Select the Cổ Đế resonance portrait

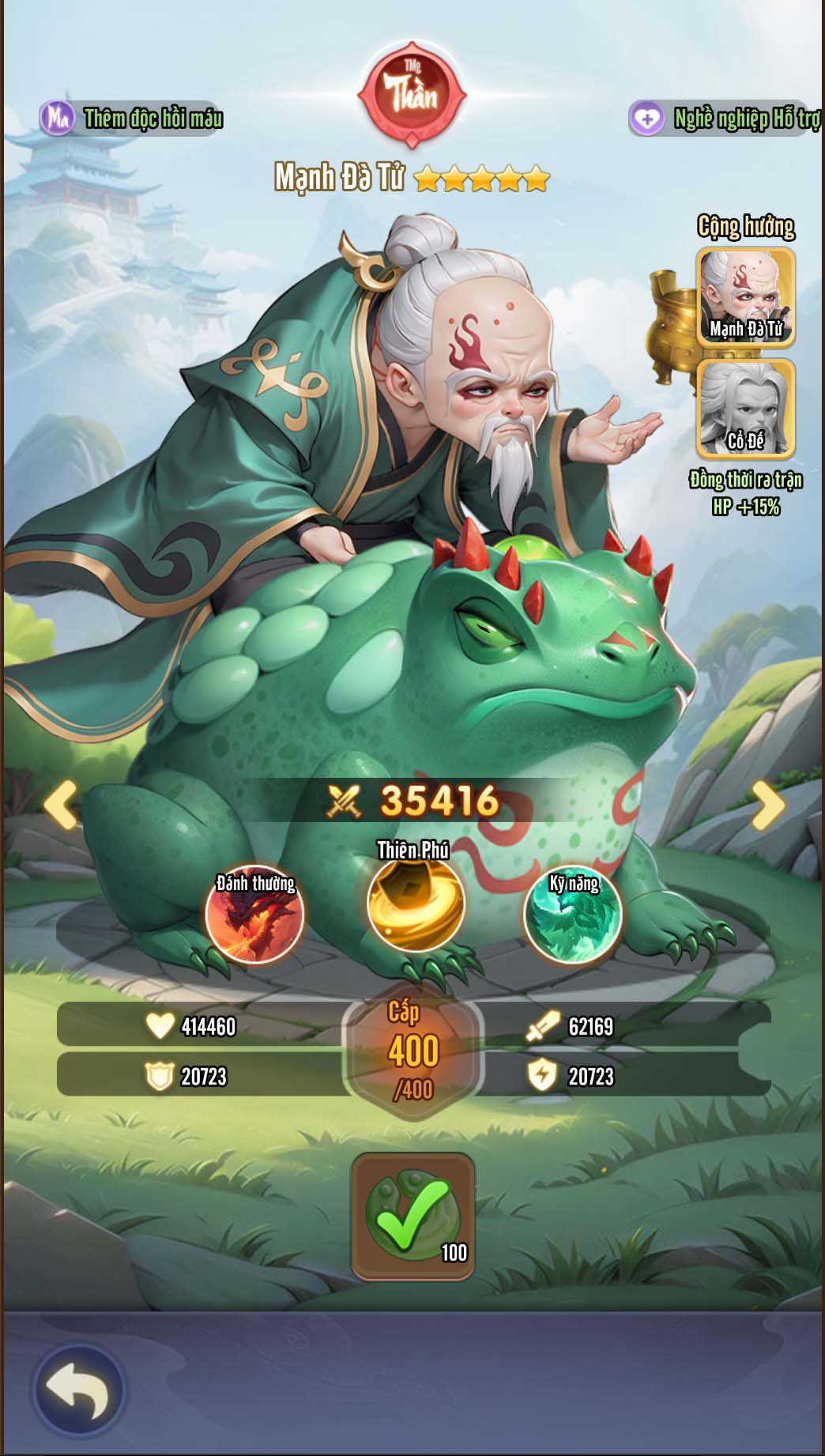click(x=745, y=408)
